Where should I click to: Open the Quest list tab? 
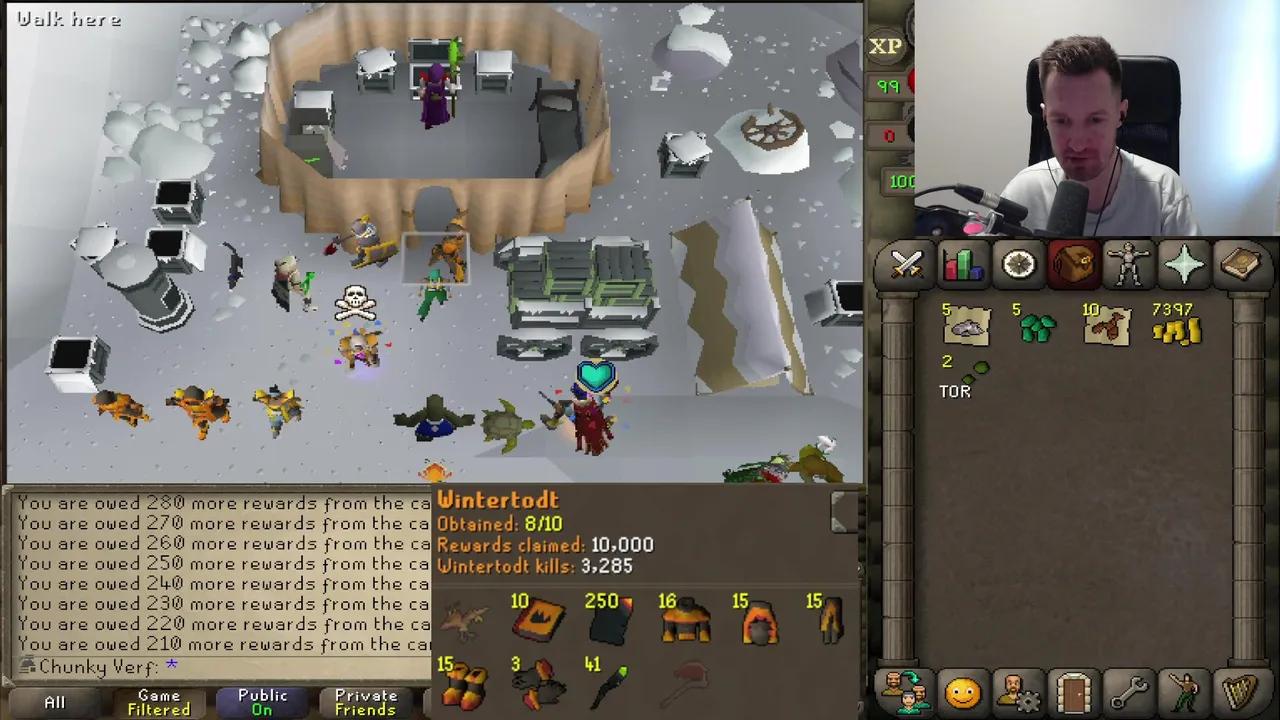click(x=1017, y=264)
